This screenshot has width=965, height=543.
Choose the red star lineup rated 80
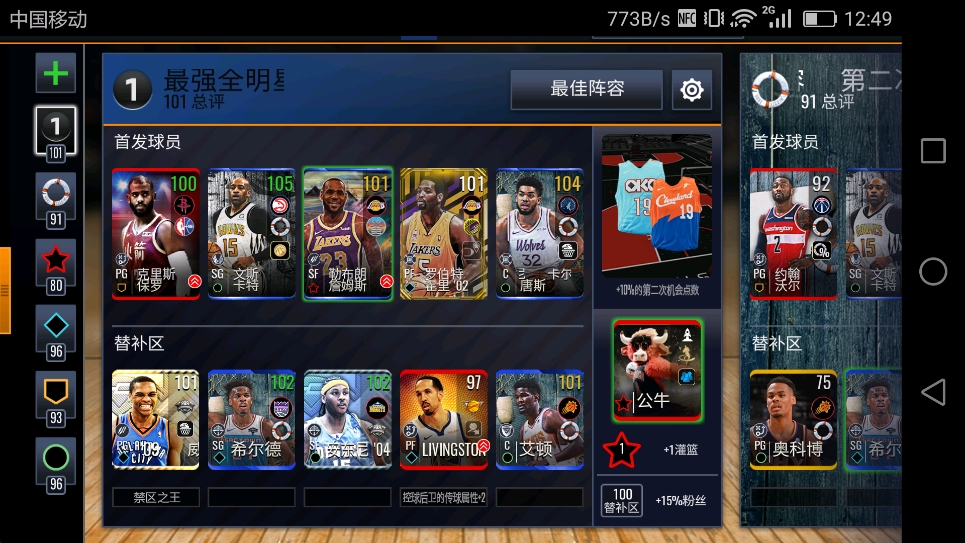[56, 265]
